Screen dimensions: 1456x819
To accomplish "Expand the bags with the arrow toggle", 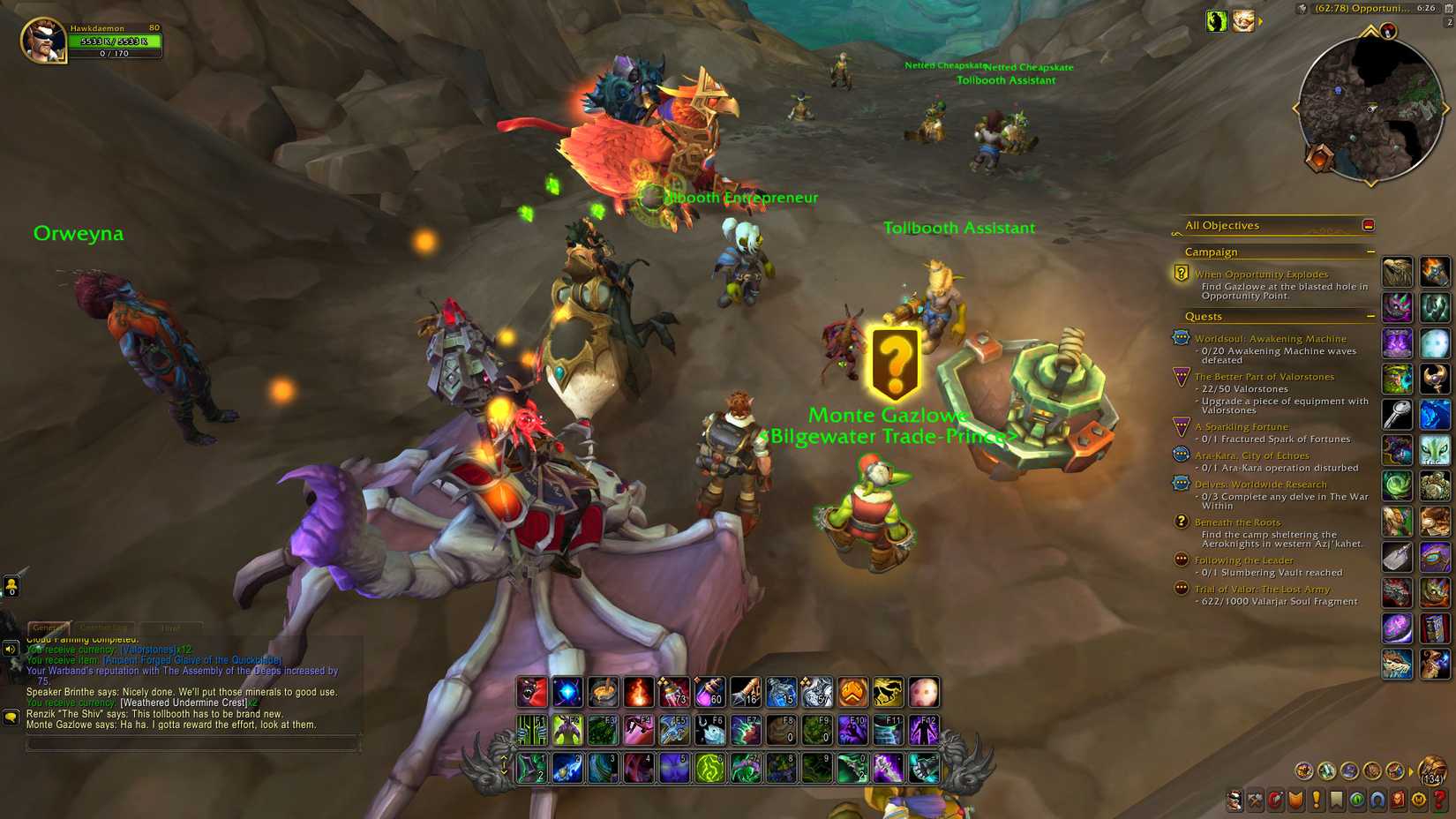I will click(x=1412, y=770).
